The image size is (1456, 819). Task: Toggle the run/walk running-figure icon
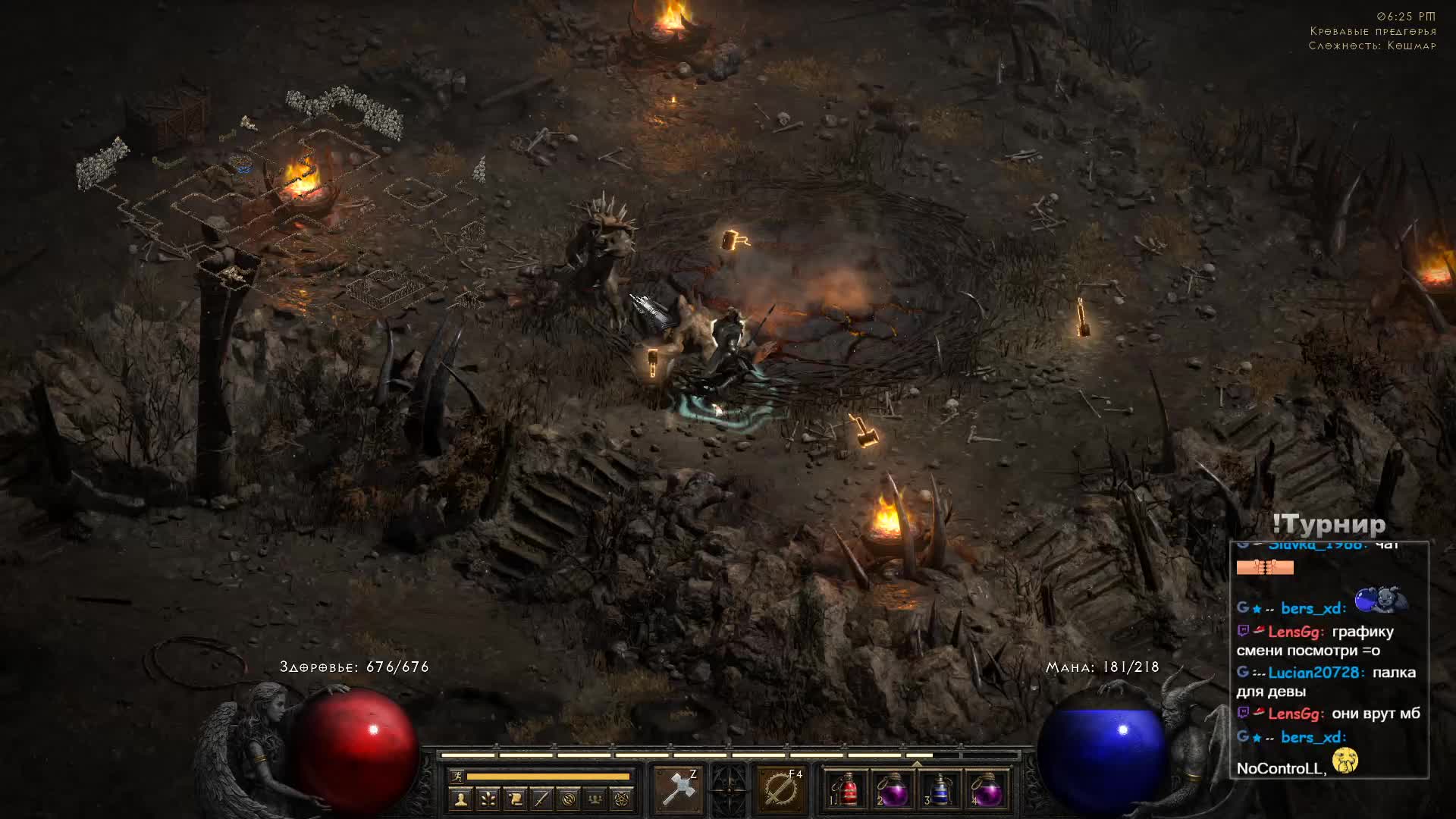point(457,776)
